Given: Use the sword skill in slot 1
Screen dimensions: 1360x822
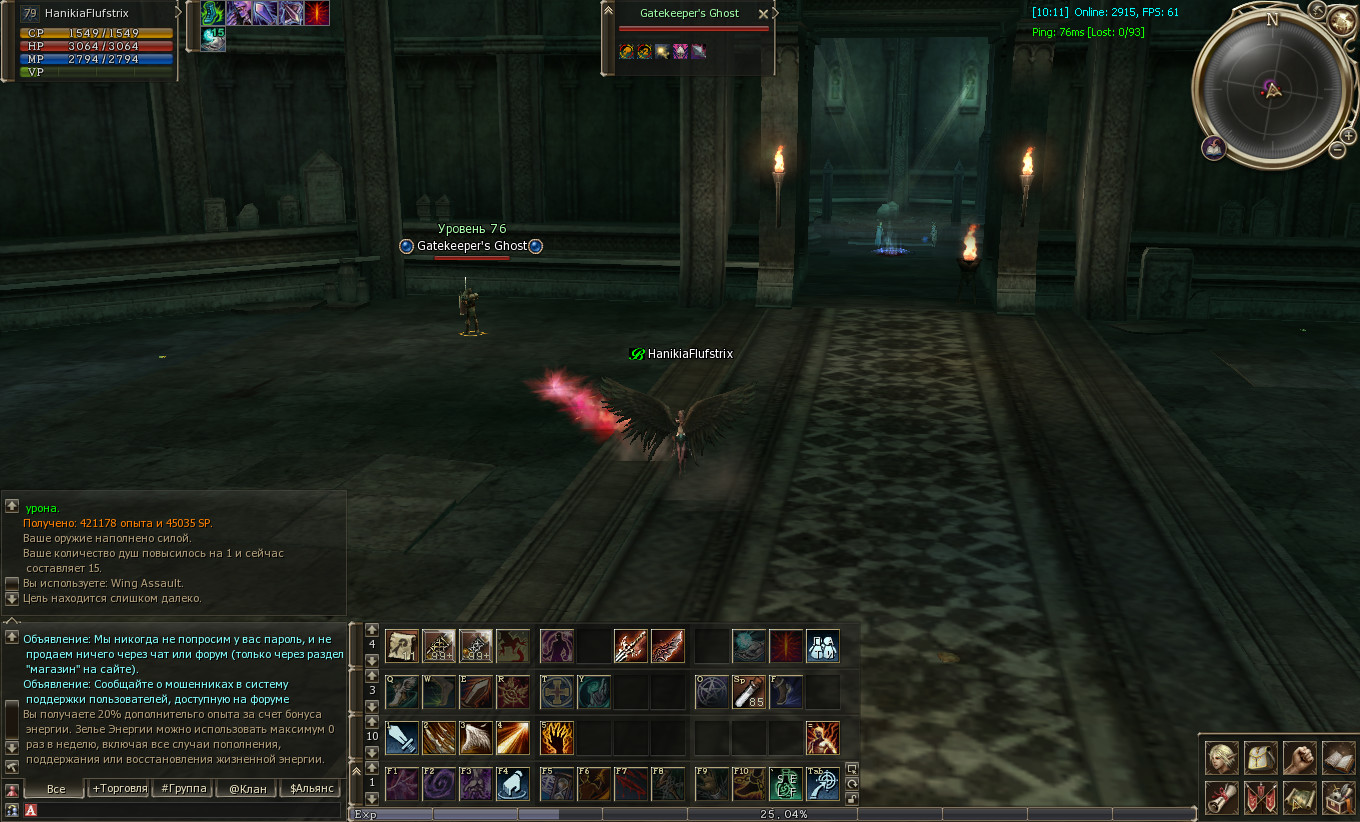Looking at the screenshot, I should pos(401,738).
